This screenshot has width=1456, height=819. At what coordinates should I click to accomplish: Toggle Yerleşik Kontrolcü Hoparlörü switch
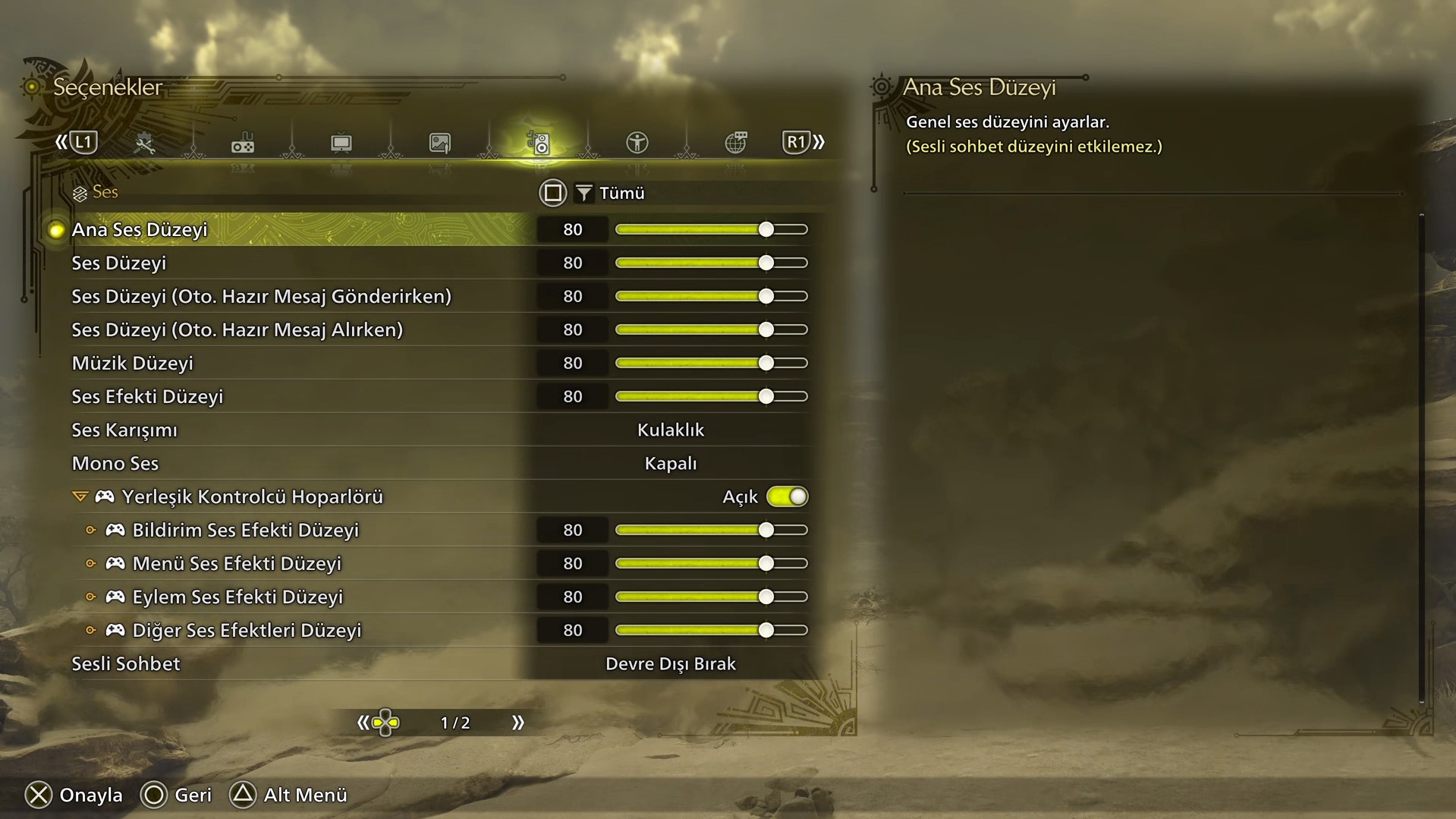pyautogui.click(x=787, y=496)
